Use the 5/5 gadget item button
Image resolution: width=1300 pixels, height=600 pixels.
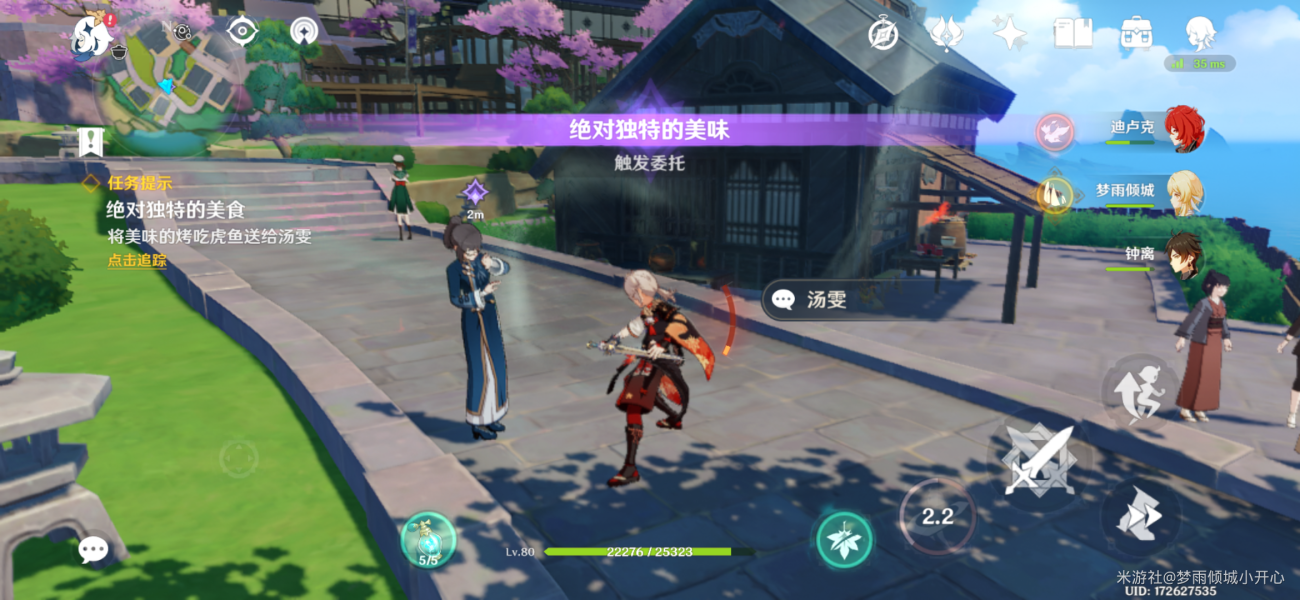[x=428, y=540]
